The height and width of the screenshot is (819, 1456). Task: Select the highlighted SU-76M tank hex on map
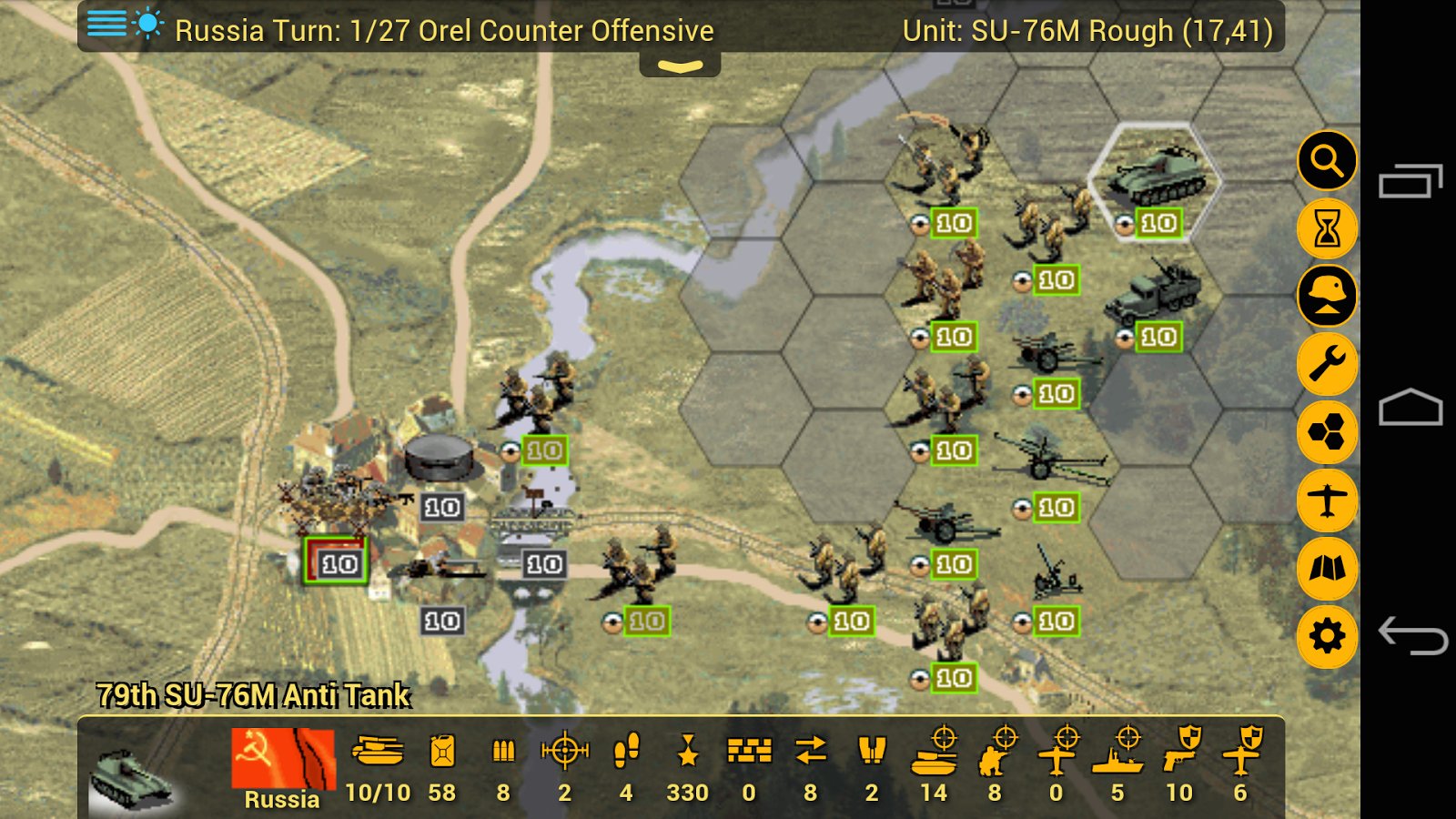1156,182
